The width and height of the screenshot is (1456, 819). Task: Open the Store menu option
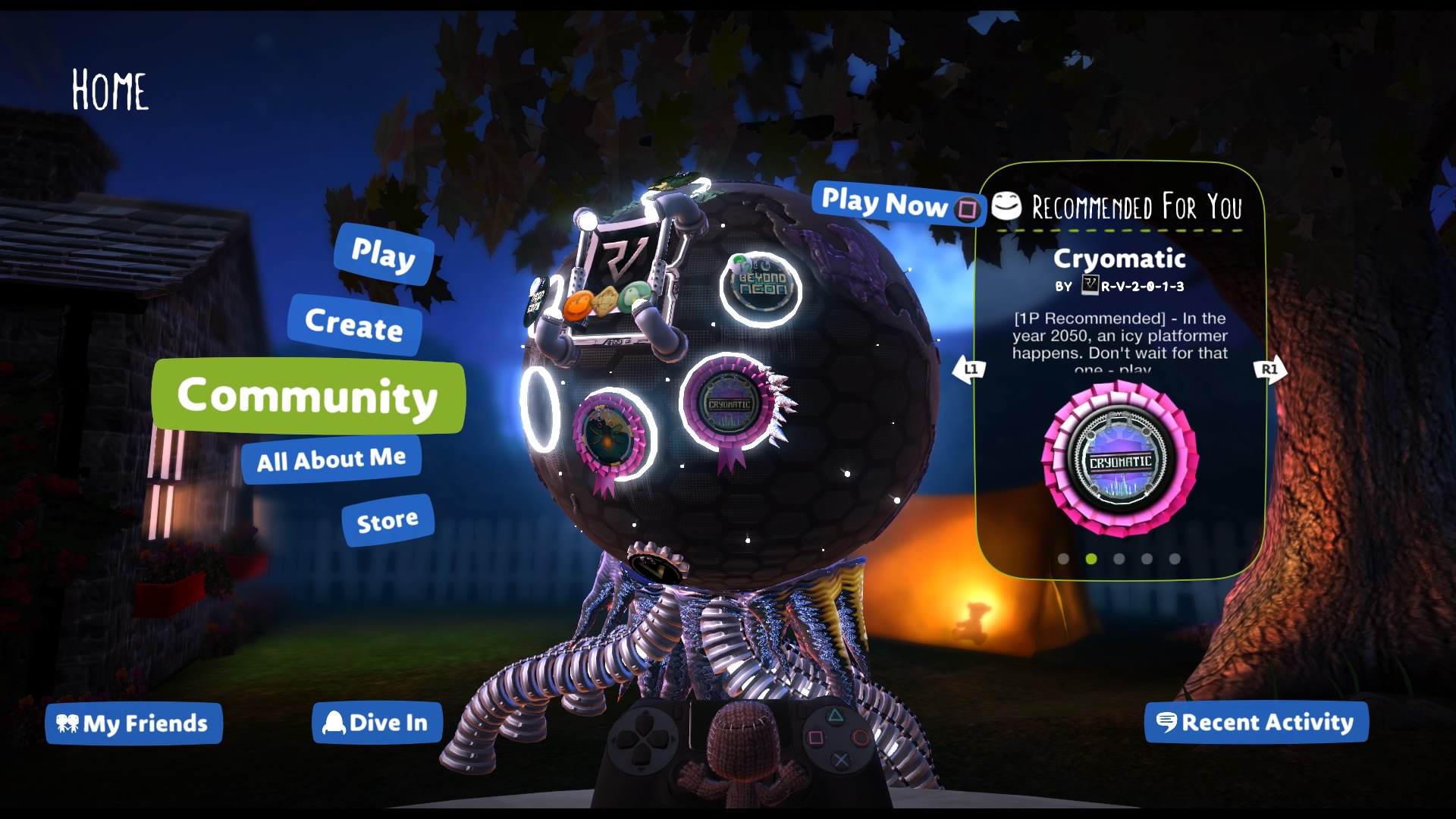(387, 519)
